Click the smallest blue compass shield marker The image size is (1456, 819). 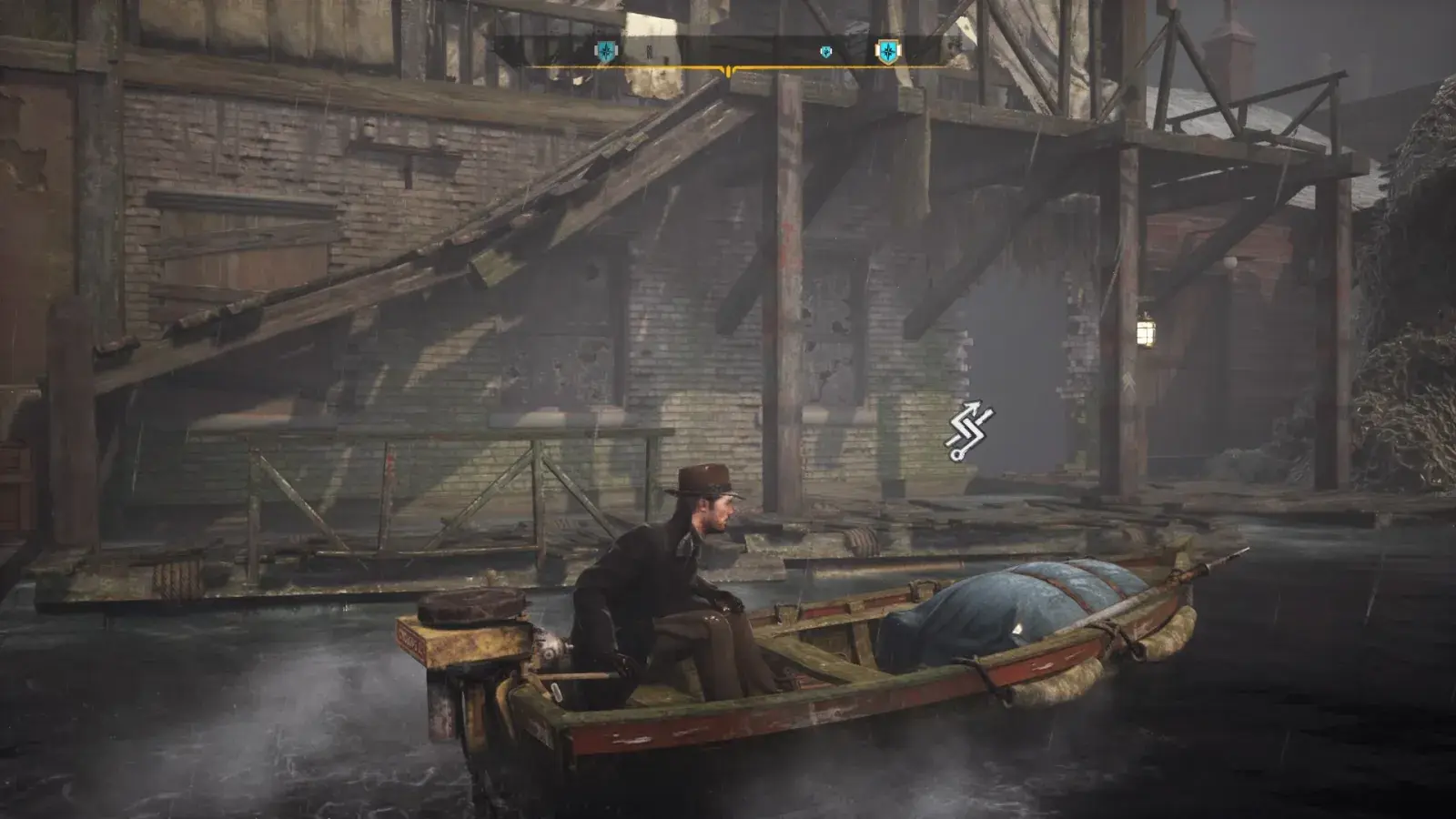[x=826, y=52]
